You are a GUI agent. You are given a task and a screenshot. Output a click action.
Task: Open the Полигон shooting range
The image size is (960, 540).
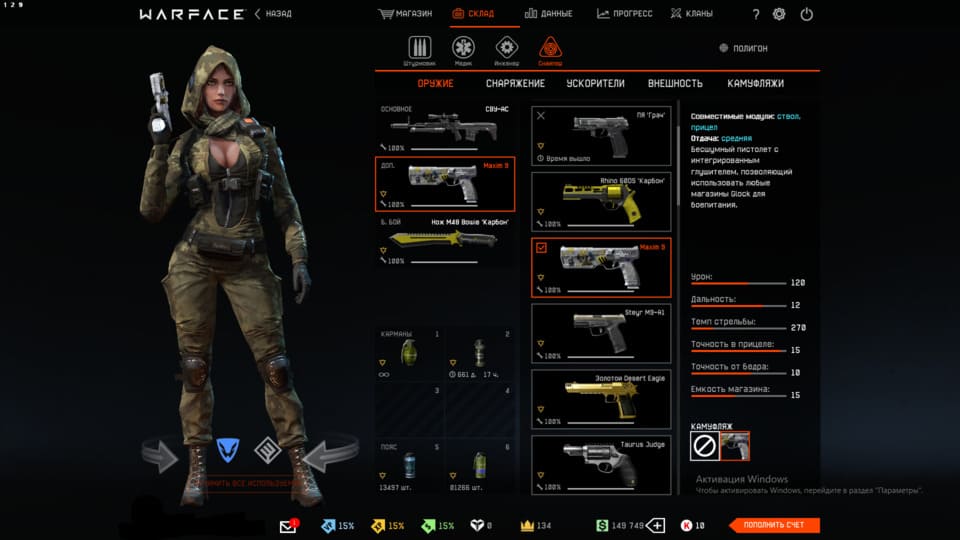point(744,48)
